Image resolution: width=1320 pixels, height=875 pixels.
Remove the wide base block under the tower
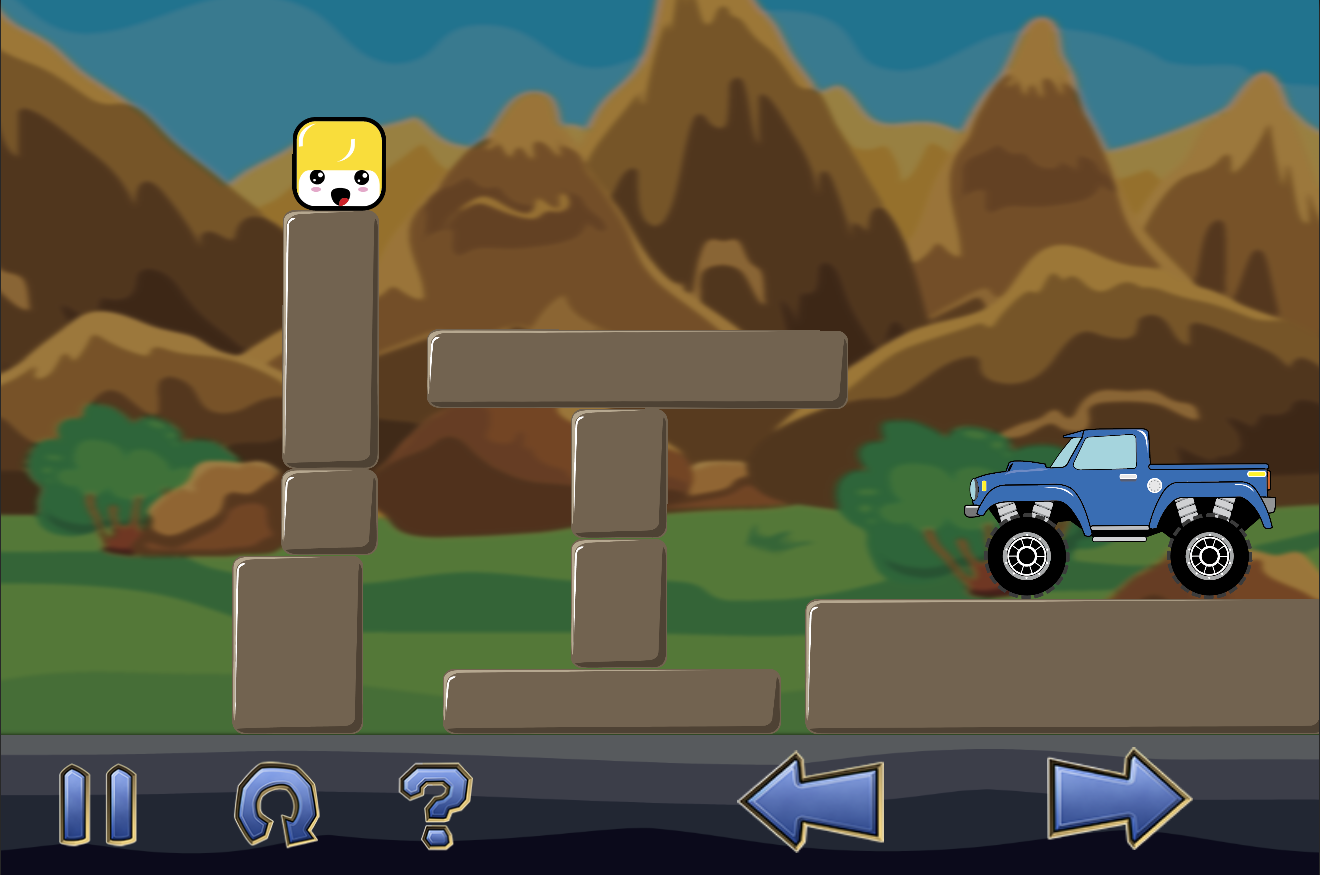tap(614, 702)
